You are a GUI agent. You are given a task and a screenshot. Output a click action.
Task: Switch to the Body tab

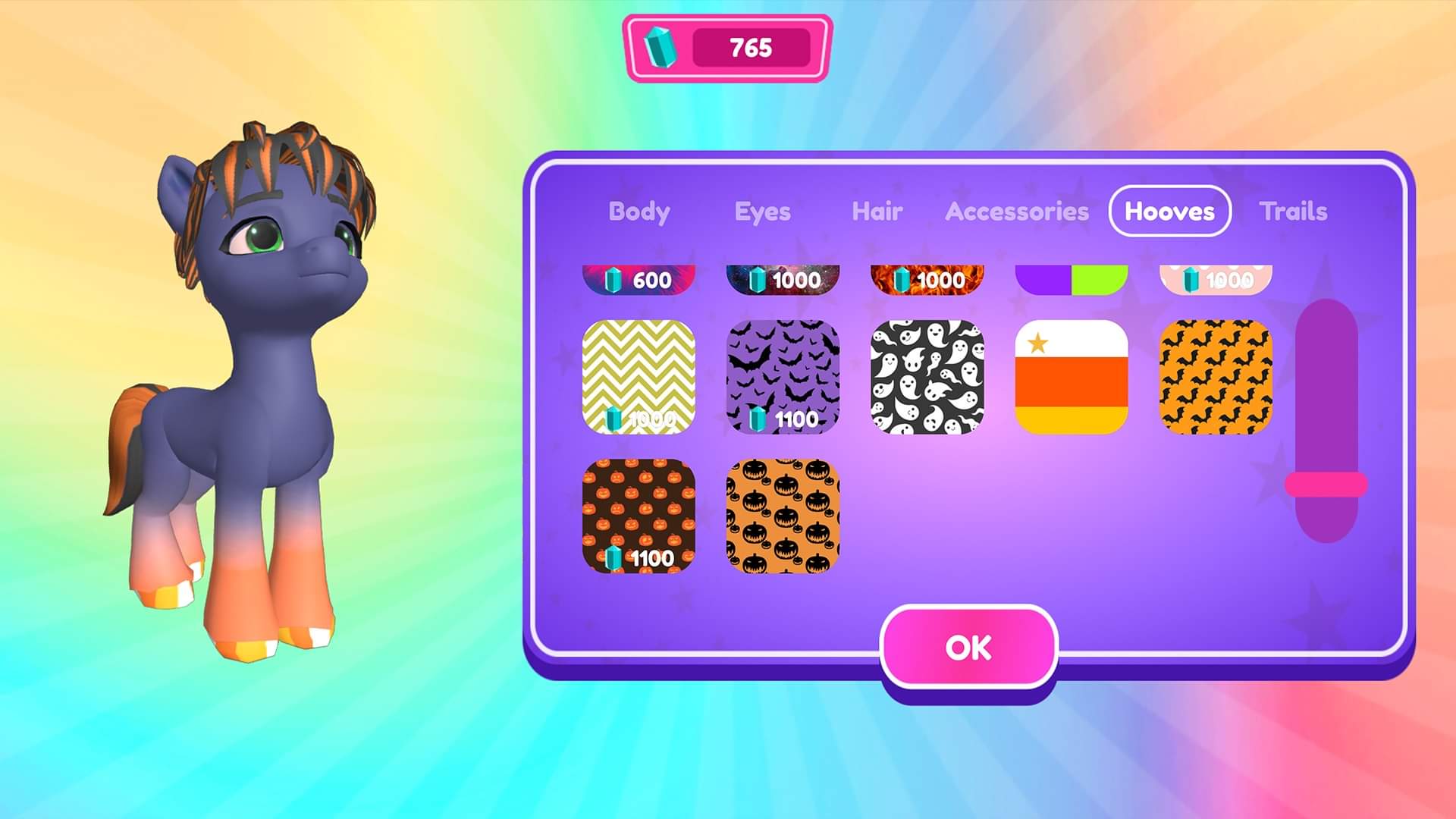638,212
